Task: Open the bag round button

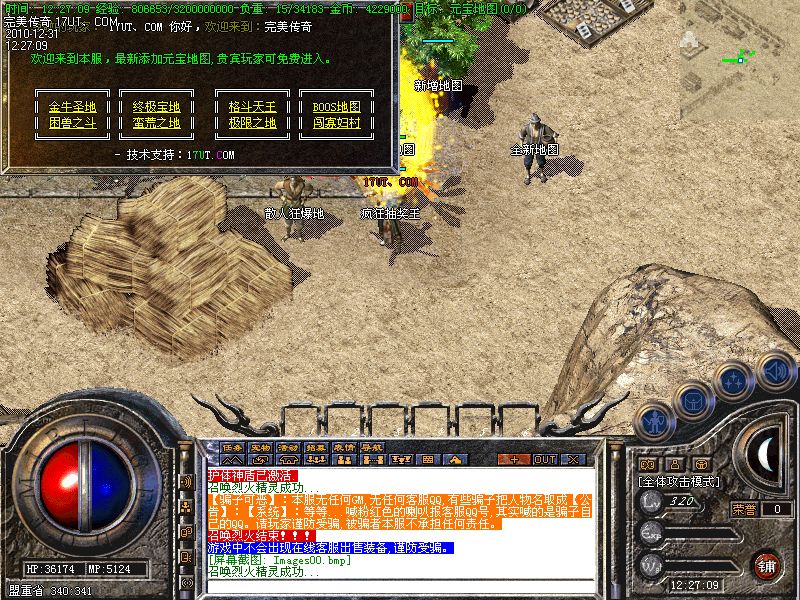Action: pyautogui.click(x=693, y=401)
